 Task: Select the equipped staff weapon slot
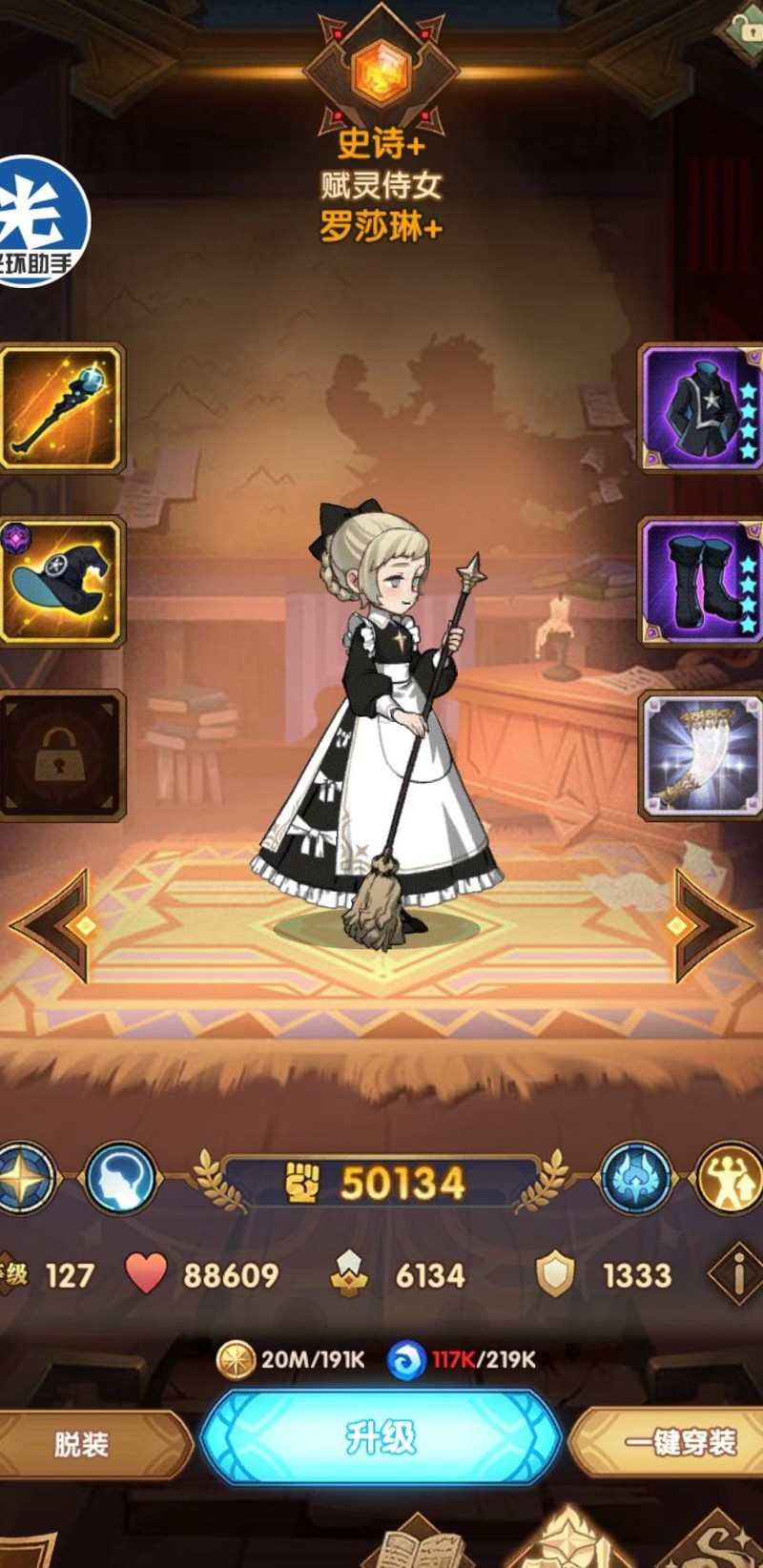tap(61, 407)
